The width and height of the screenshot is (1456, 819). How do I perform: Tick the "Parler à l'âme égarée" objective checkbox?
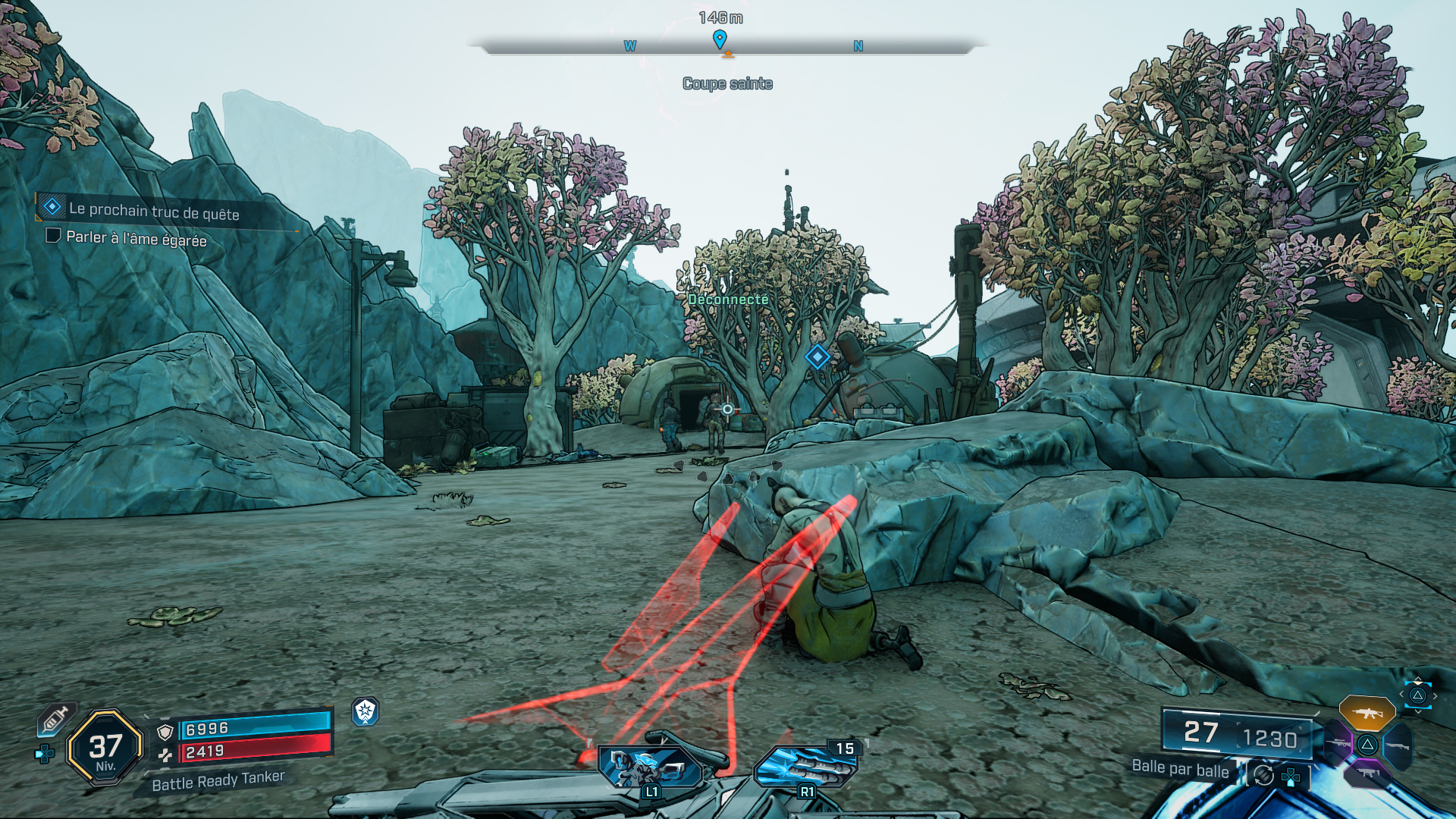coord(53,236)
